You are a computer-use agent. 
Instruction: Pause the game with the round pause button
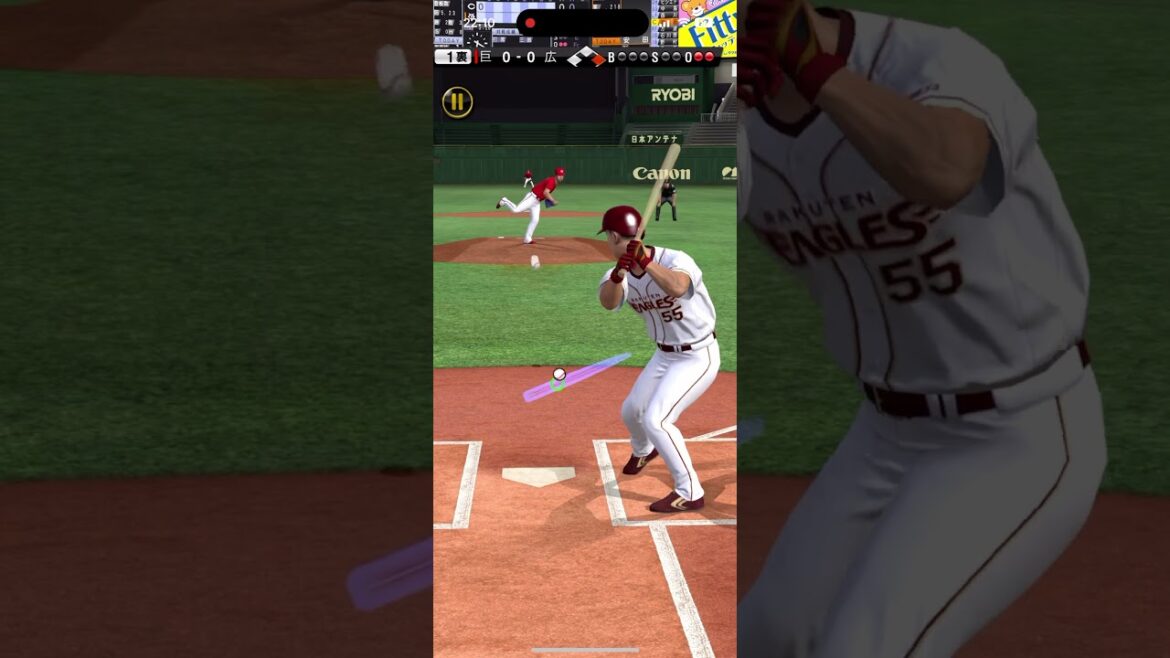coord(457,102)
